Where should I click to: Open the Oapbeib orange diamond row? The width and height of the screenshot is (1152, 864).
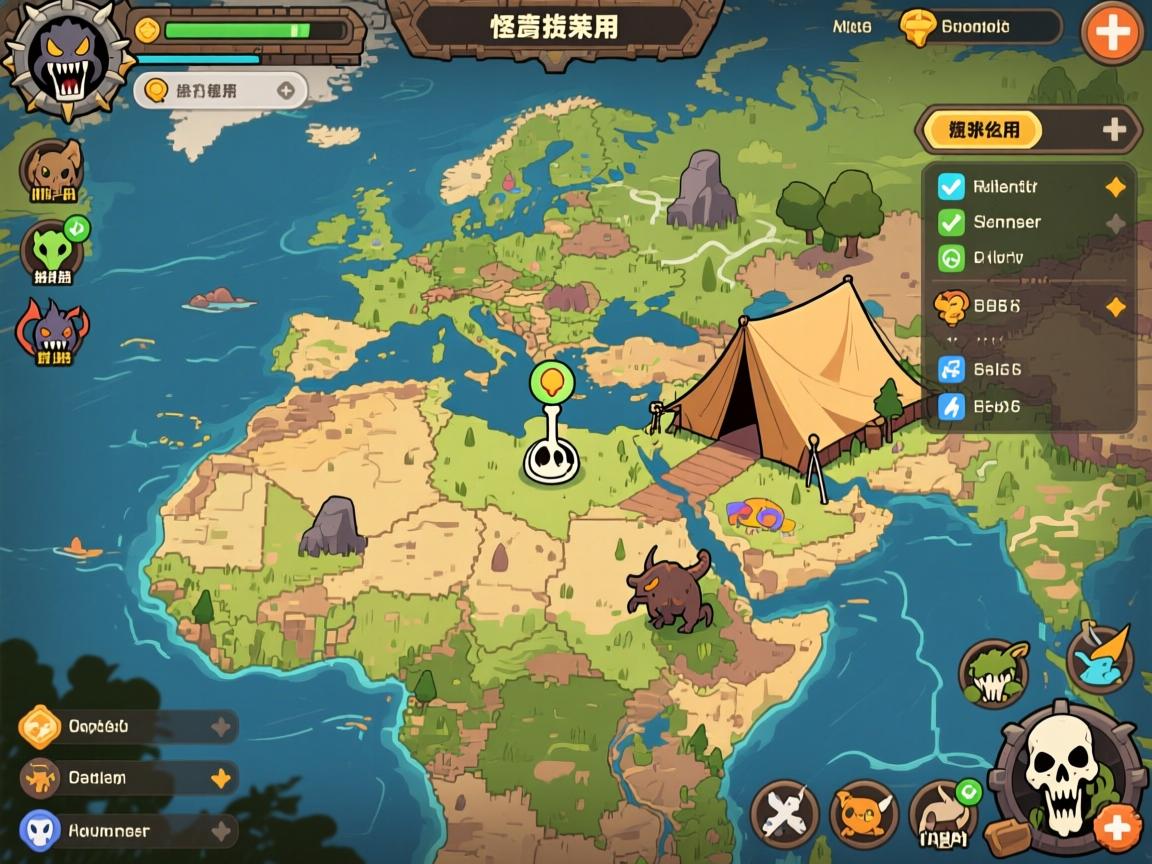127,727
